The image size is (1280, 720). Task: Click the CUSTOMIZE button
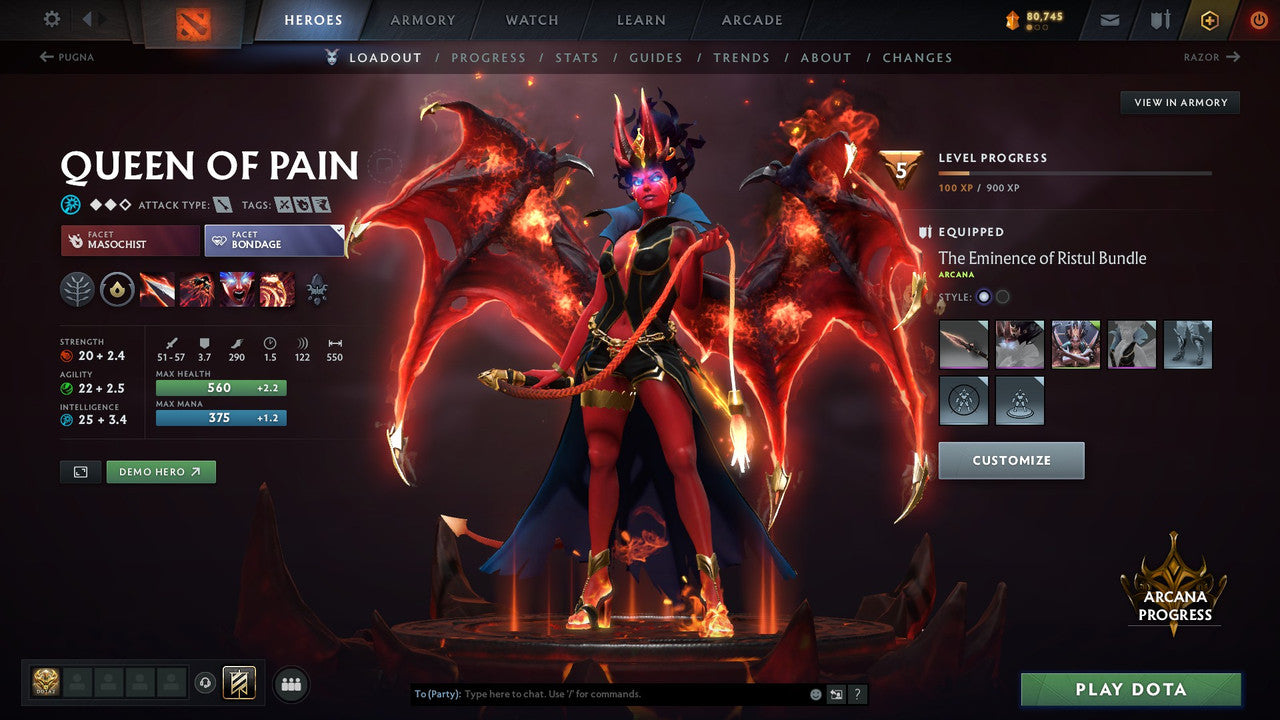[x=1011, y=460]
